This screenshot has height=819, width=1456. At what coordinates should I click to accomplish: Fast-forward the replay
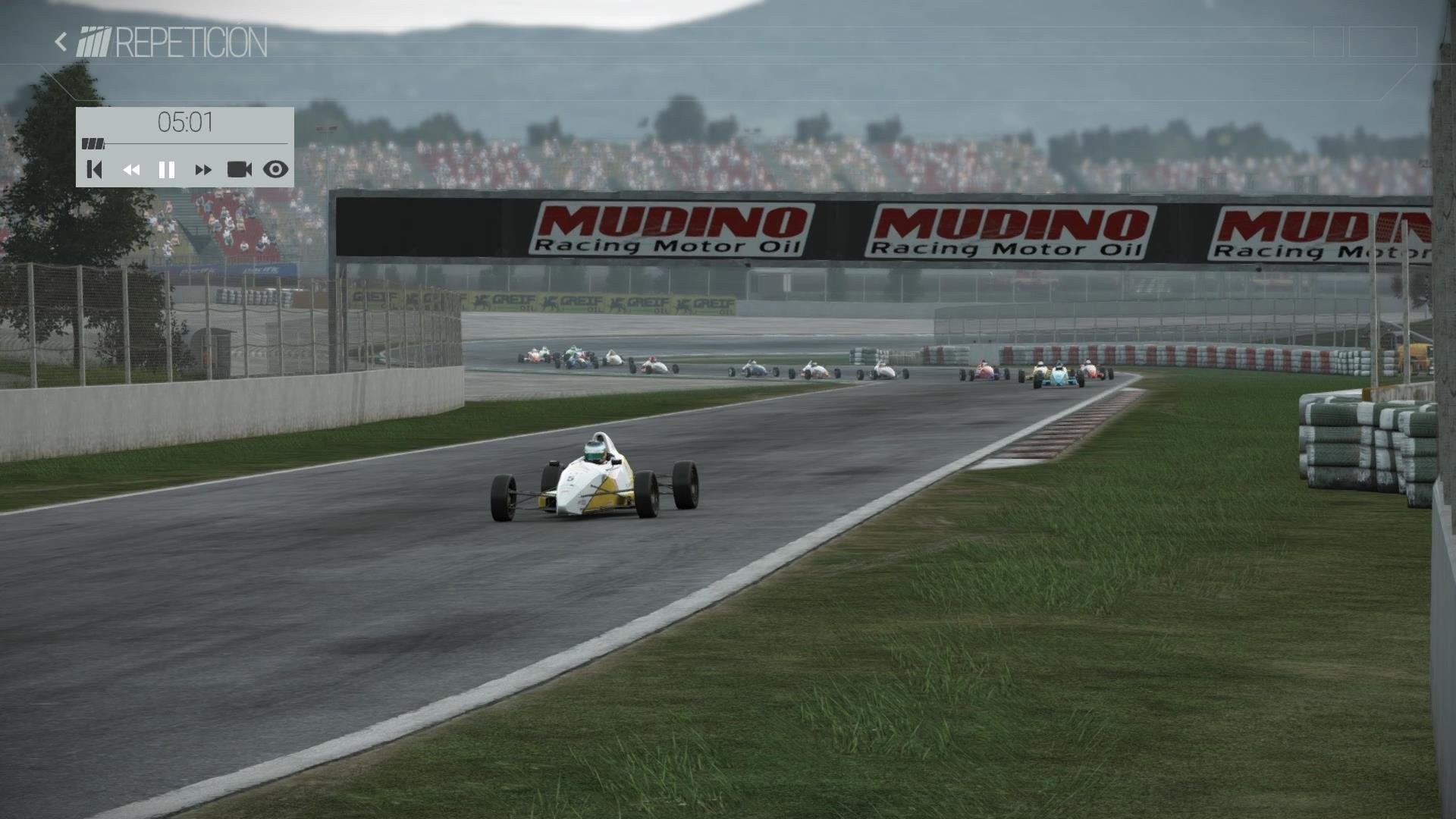tap(203, 170)
